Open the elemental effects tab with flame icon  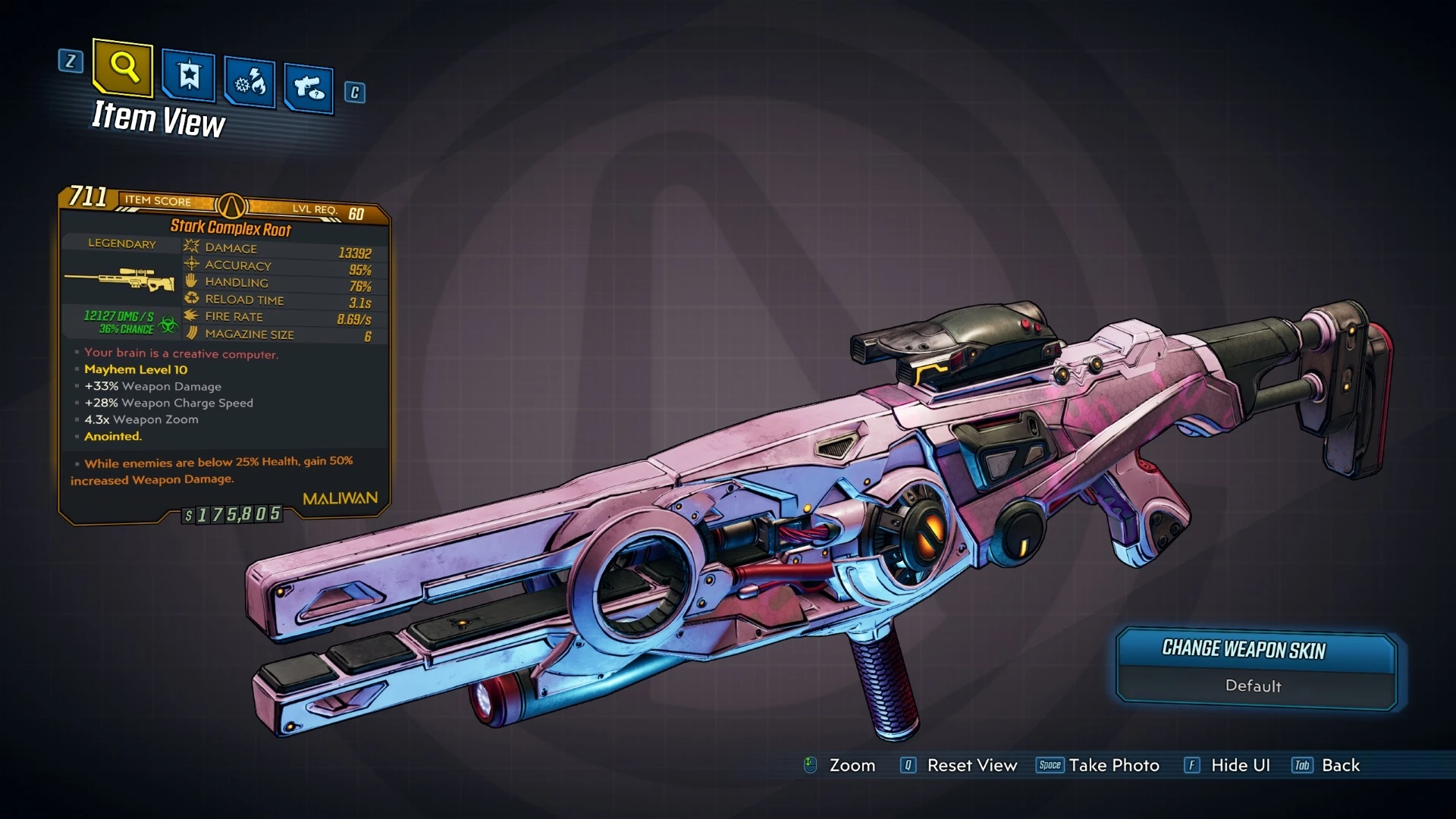[249, 82]
